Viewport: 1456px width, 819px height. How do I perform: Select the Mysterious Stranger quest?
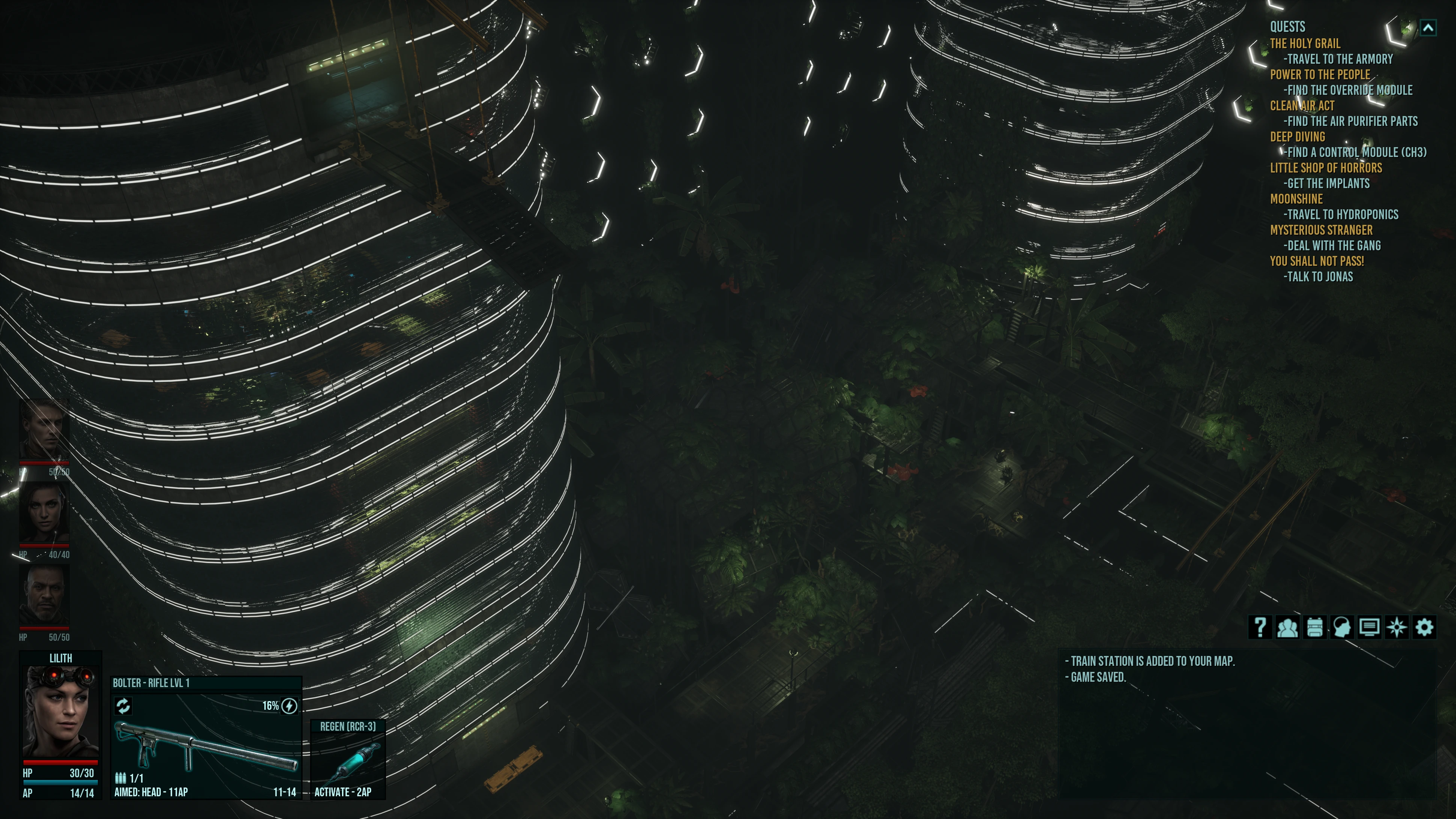(x=1321, y=230)
